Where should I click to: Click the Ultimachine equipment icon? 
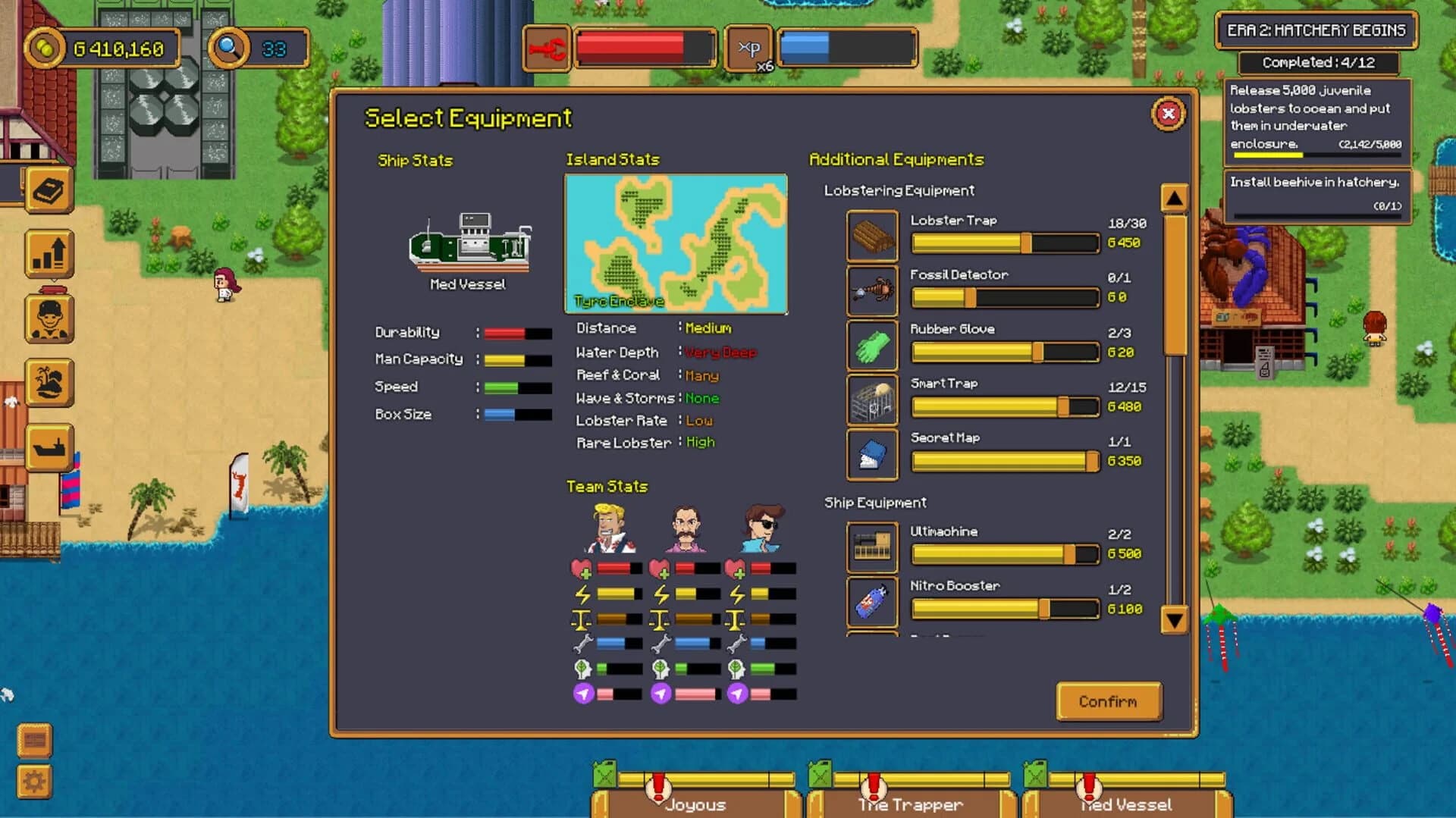point(871,547)
